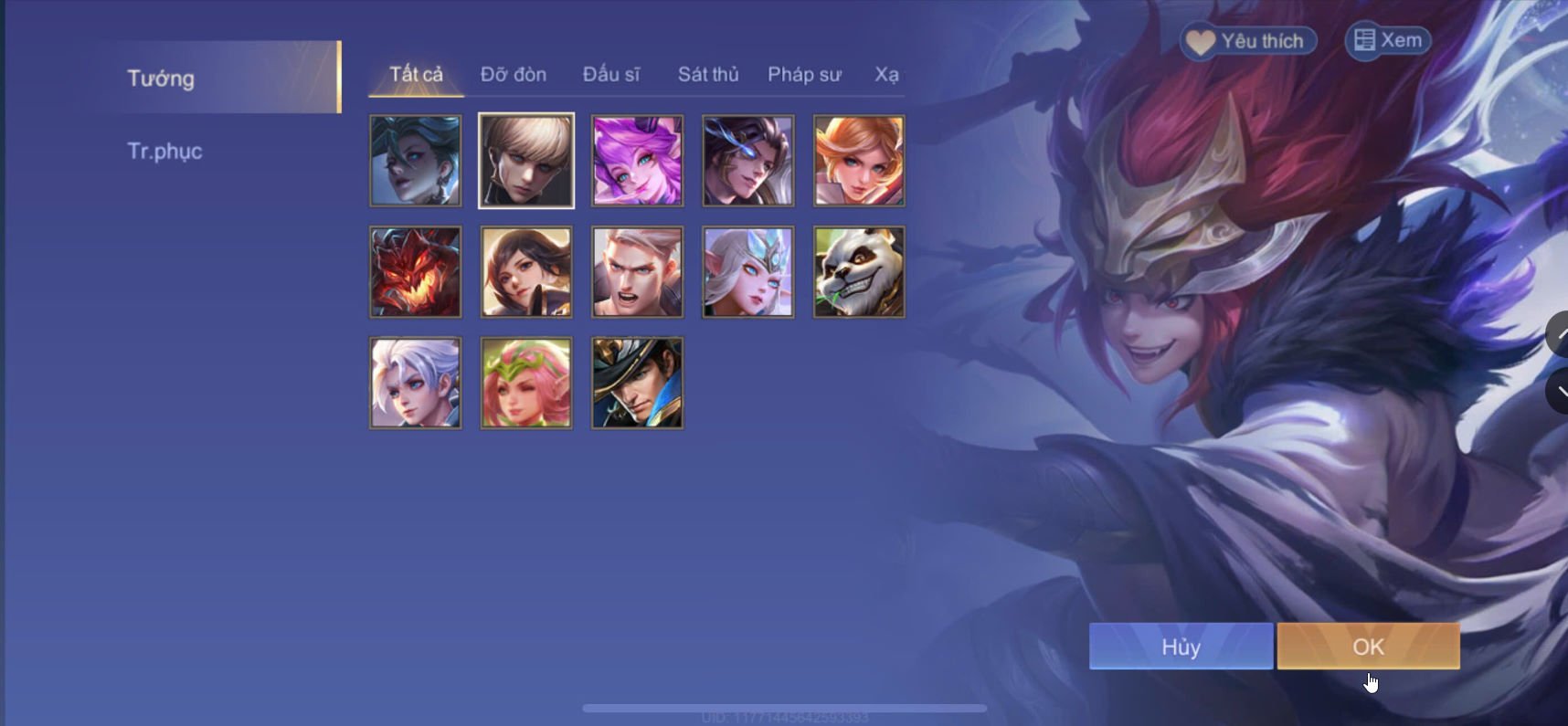
Task: Switch back to the Tất cả tab
Action: click(x=415, y=74)
